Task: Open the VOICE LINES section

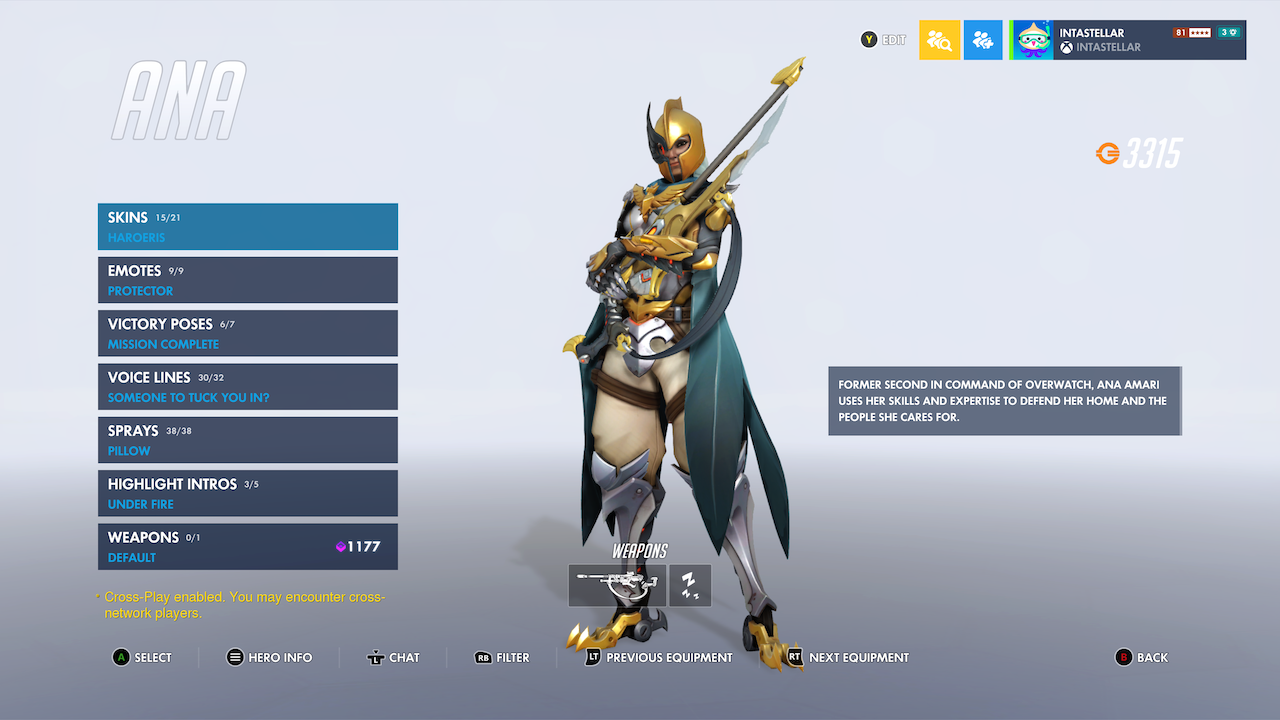Action: point(248,386)
